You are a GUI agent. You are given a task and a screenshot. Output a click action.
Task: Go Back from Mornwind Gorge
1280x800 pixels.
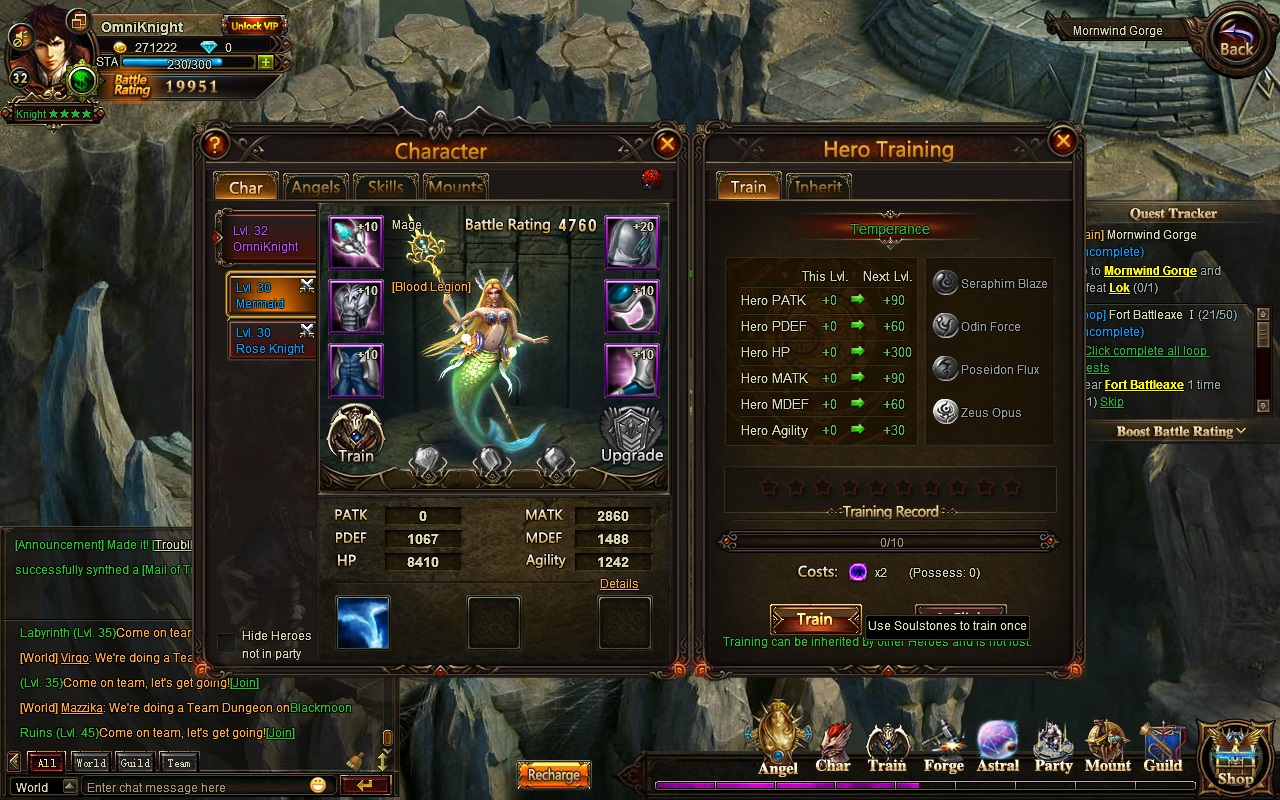pos(1236,41)
